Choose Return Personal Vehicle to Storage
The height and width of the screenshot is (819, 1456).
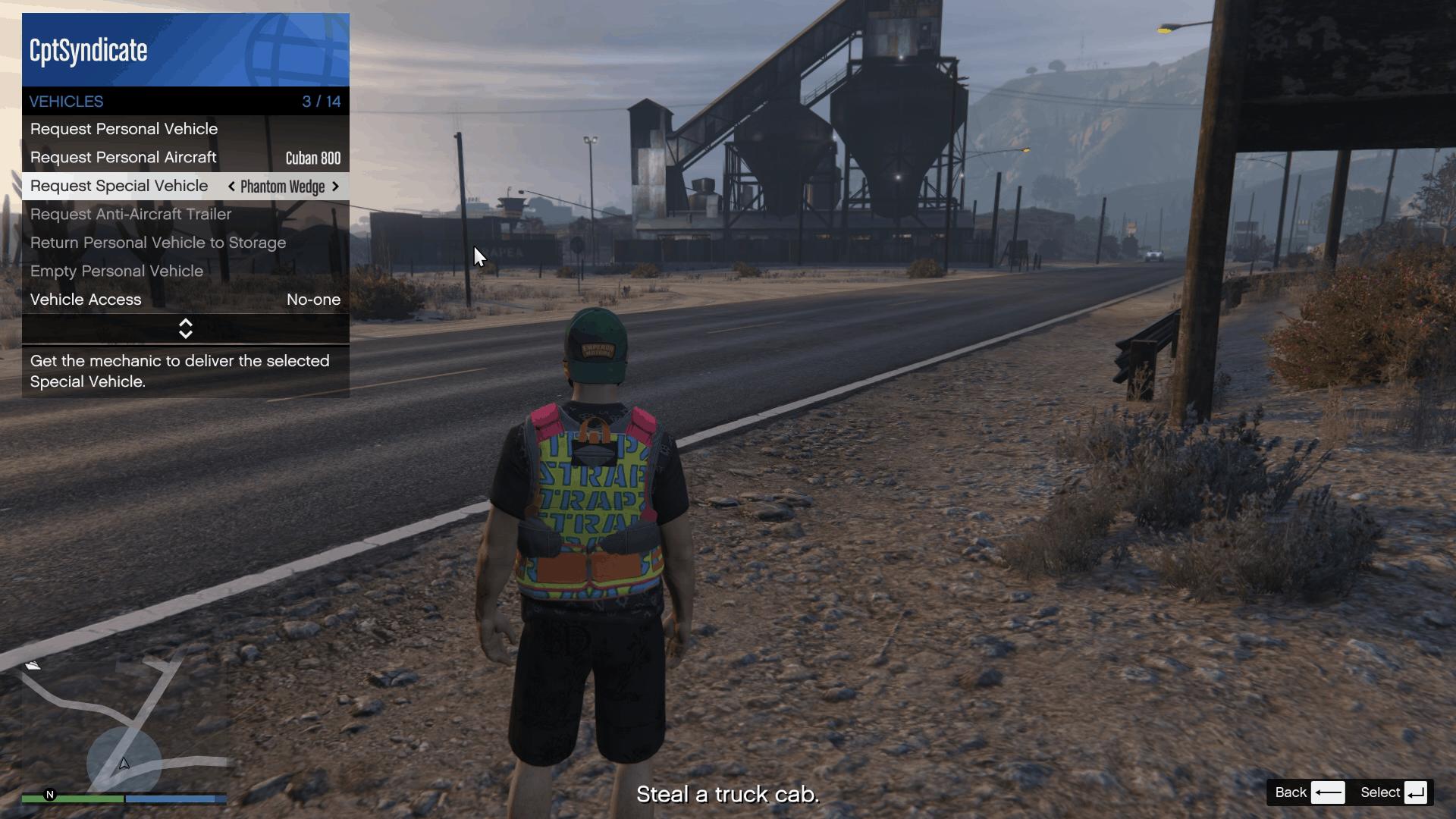[158, 243]
